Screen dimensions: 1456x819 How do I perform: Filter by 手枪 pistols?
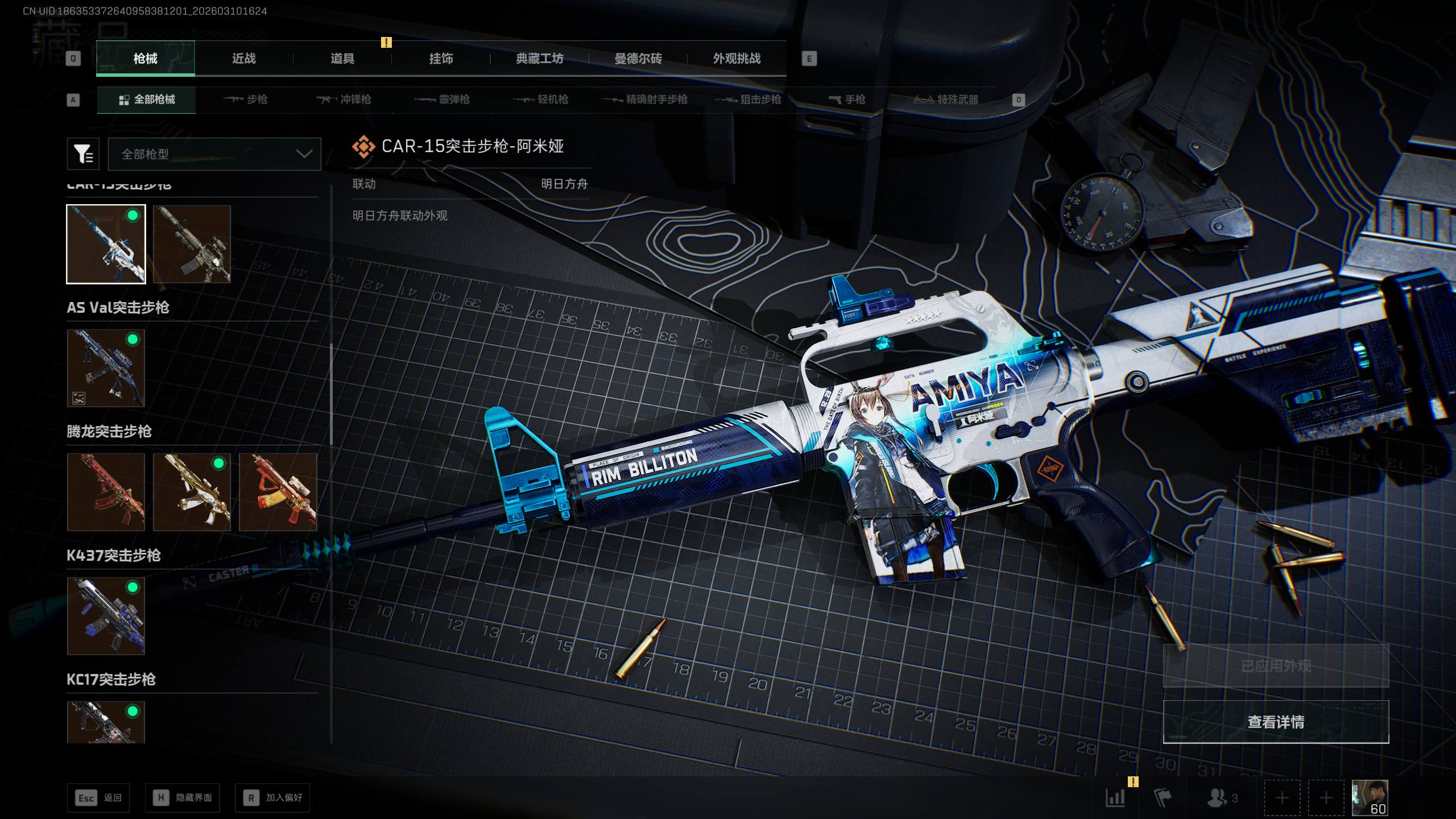[847, 100]
